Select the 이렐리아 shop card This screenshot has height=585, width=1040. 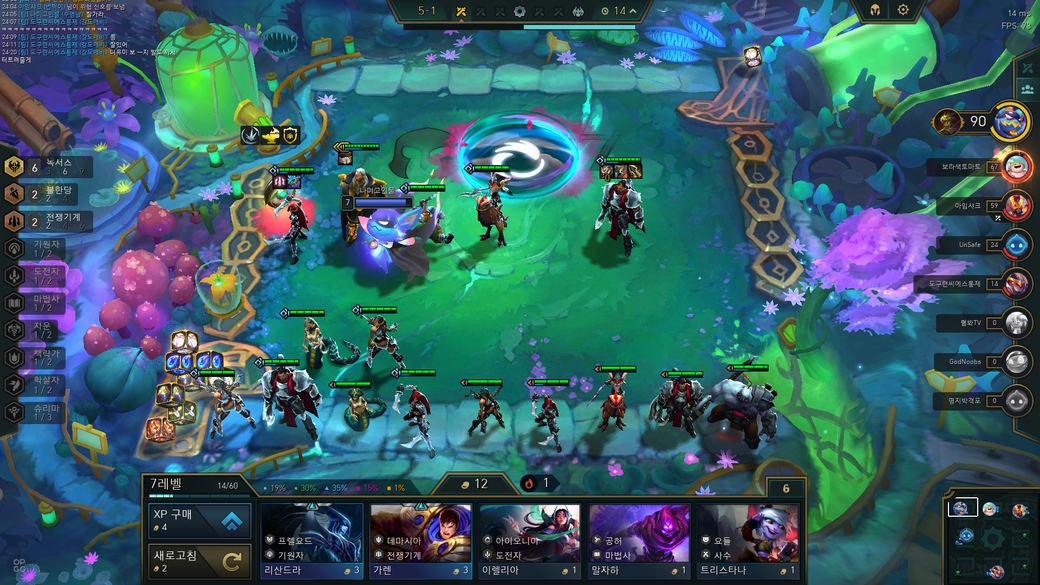pos(530,541)
